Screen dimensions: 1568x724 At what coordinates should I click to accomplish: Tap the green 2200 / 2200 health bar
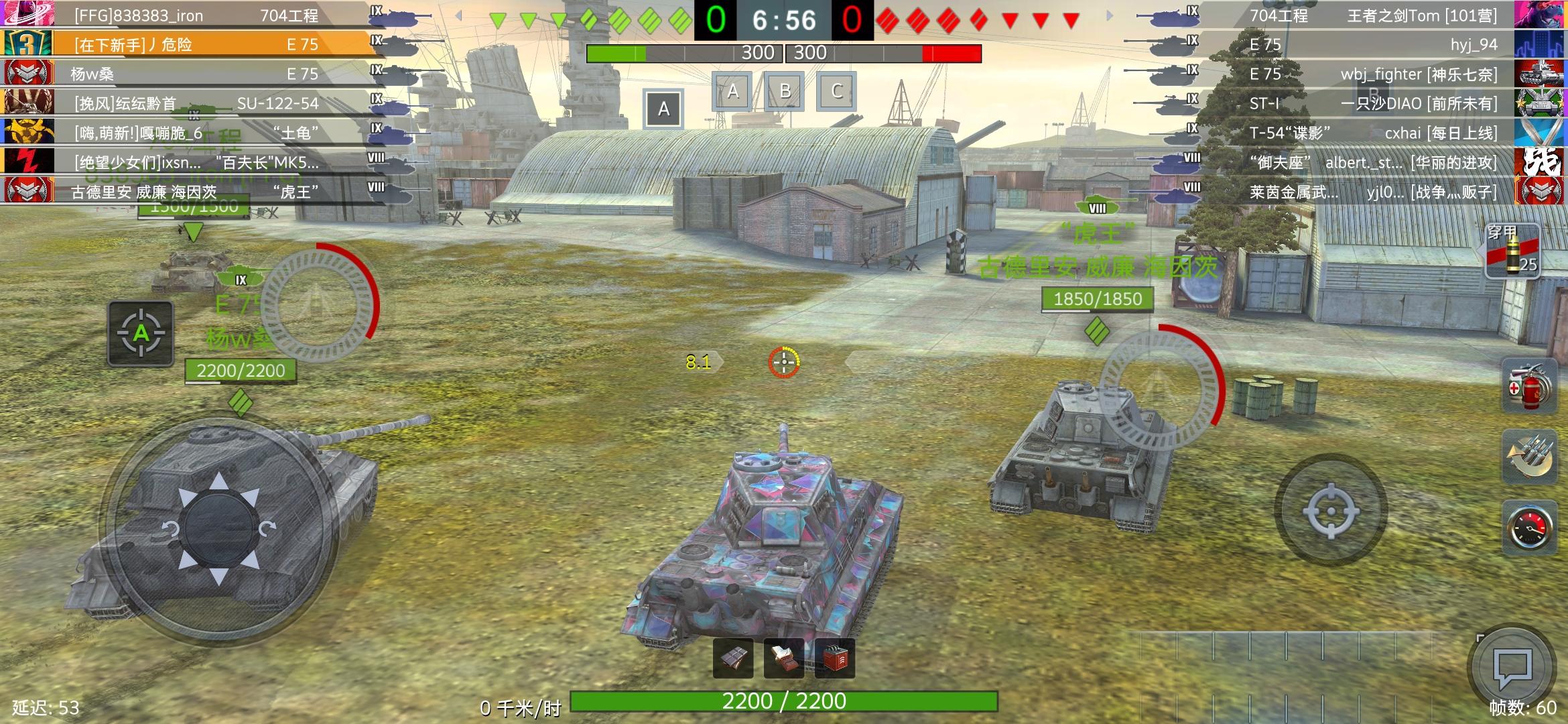(783, 701)
